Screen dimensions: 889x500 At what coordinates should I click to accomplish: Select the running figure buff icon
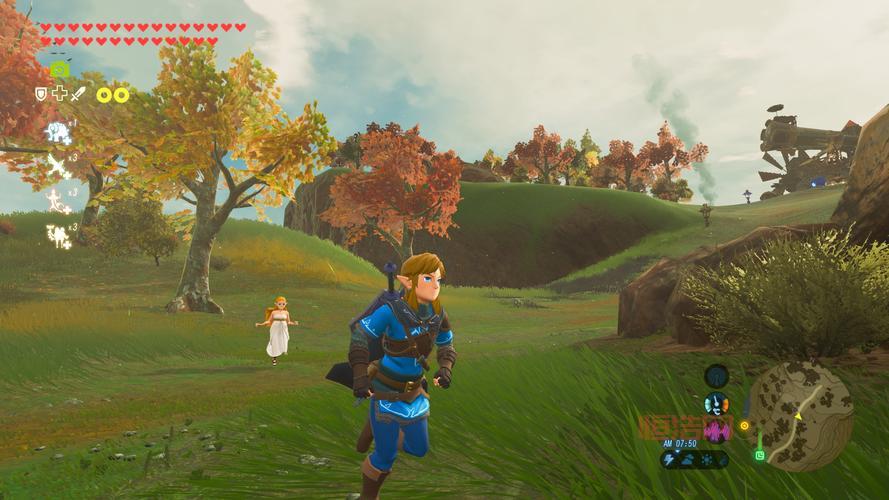pyautogui.click(x=57, y=200)
